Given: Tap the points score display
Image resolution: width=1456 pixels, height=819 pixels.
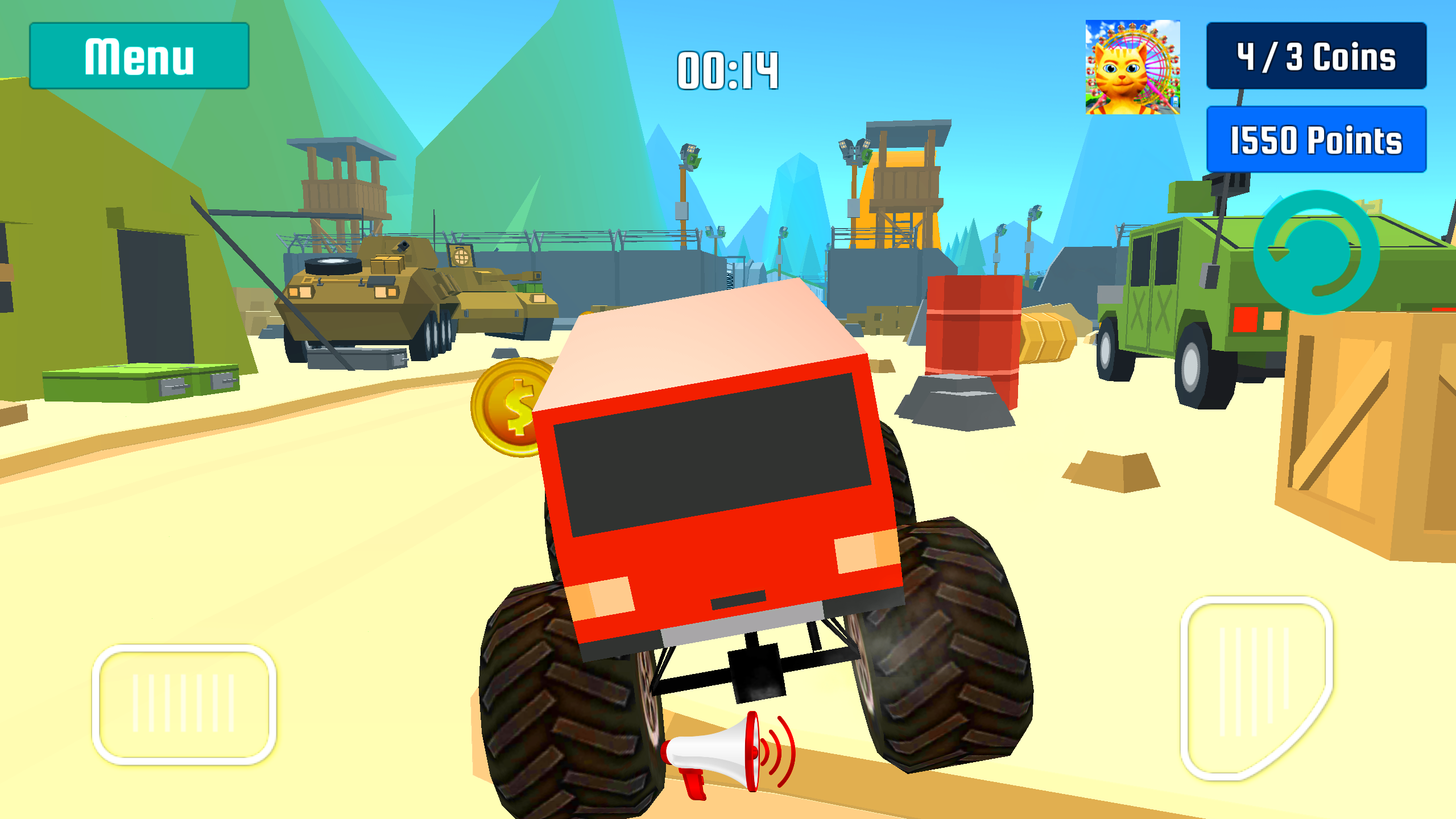Looking at the screenshot, I should click(1316, 141).
